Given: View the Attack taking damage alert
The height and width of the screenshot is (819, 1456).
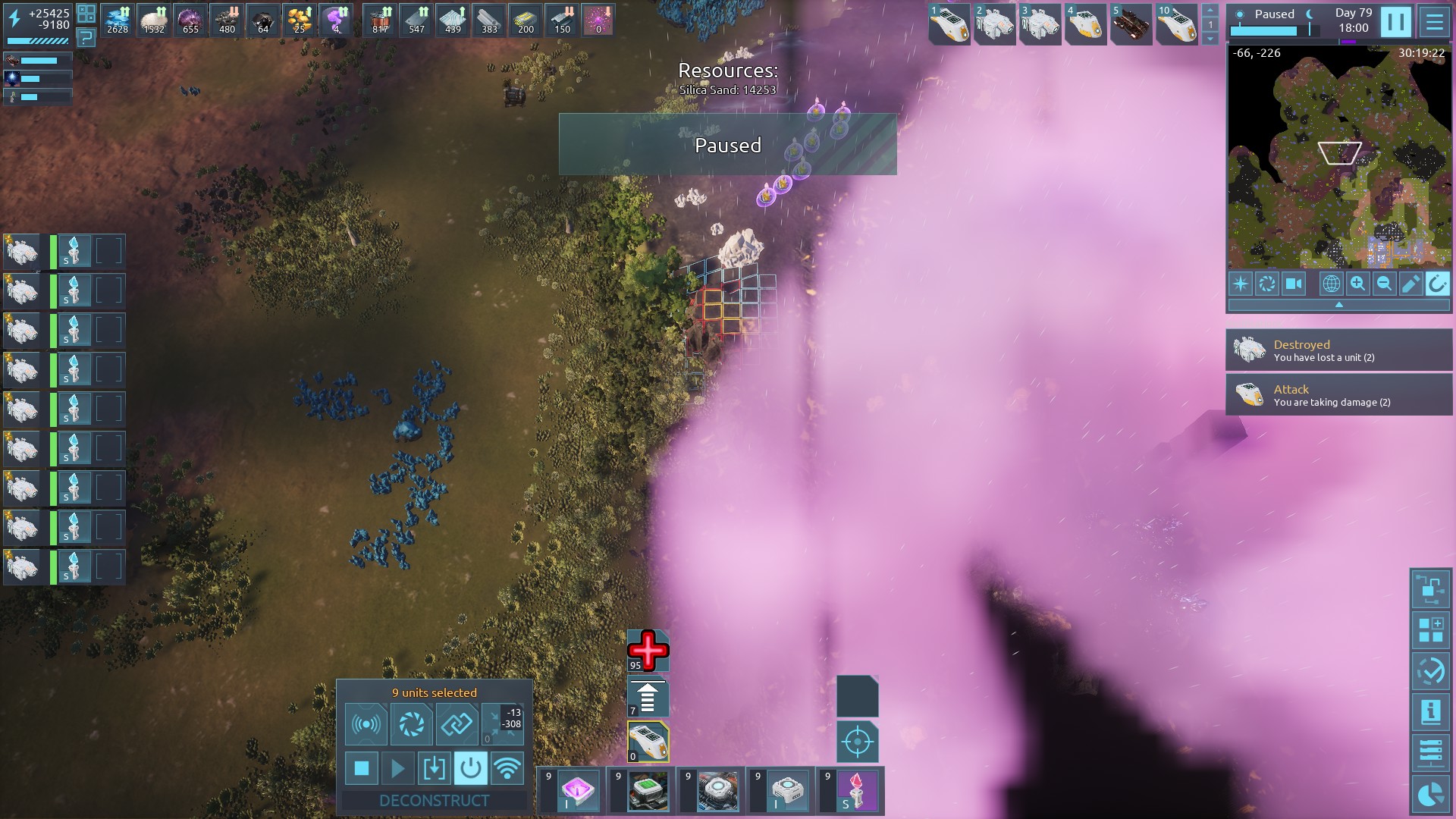Looking at the screenshot, I should (x=1338, y=395).
